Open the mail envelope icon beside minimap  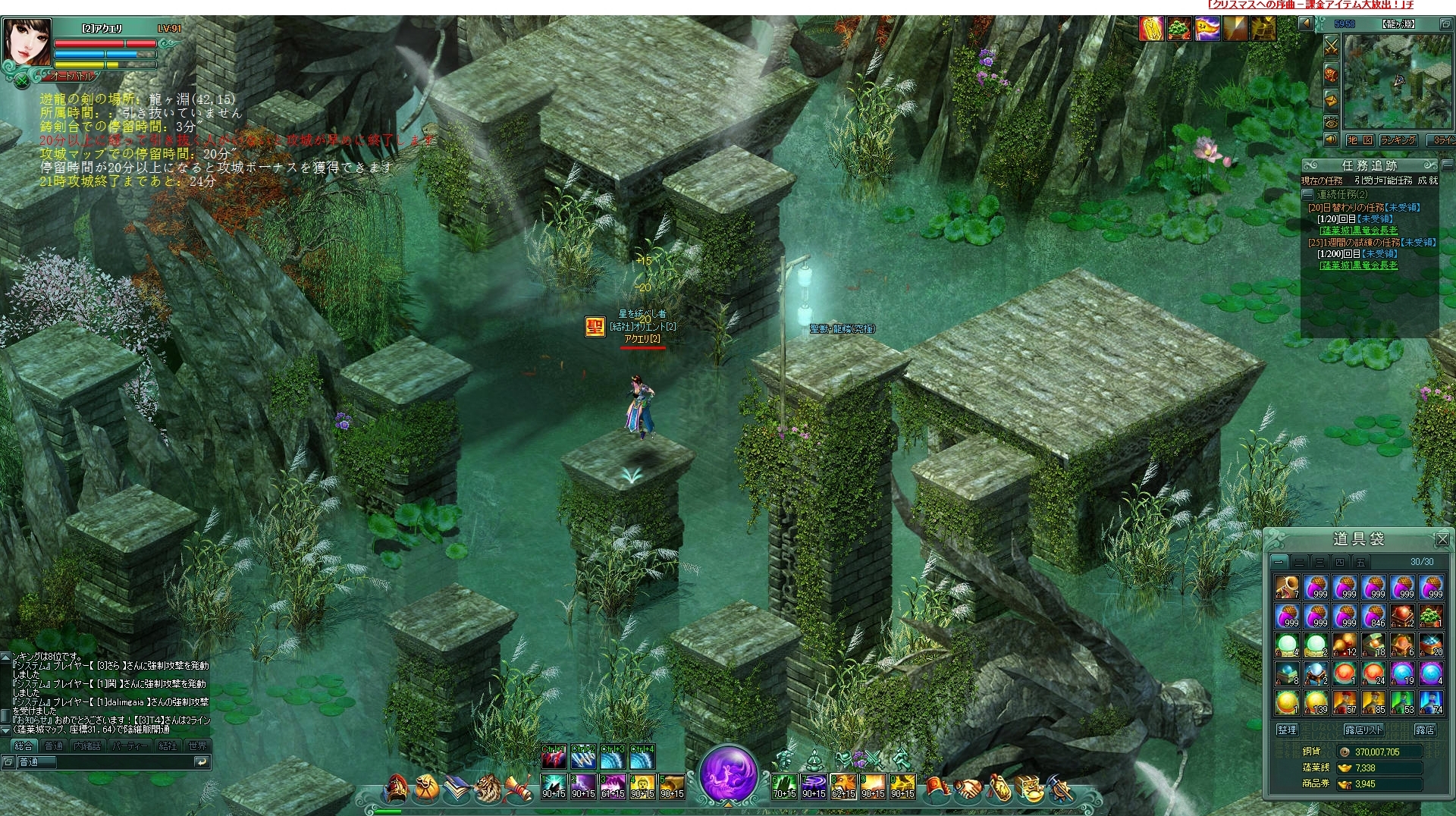tap(1331, 99)
